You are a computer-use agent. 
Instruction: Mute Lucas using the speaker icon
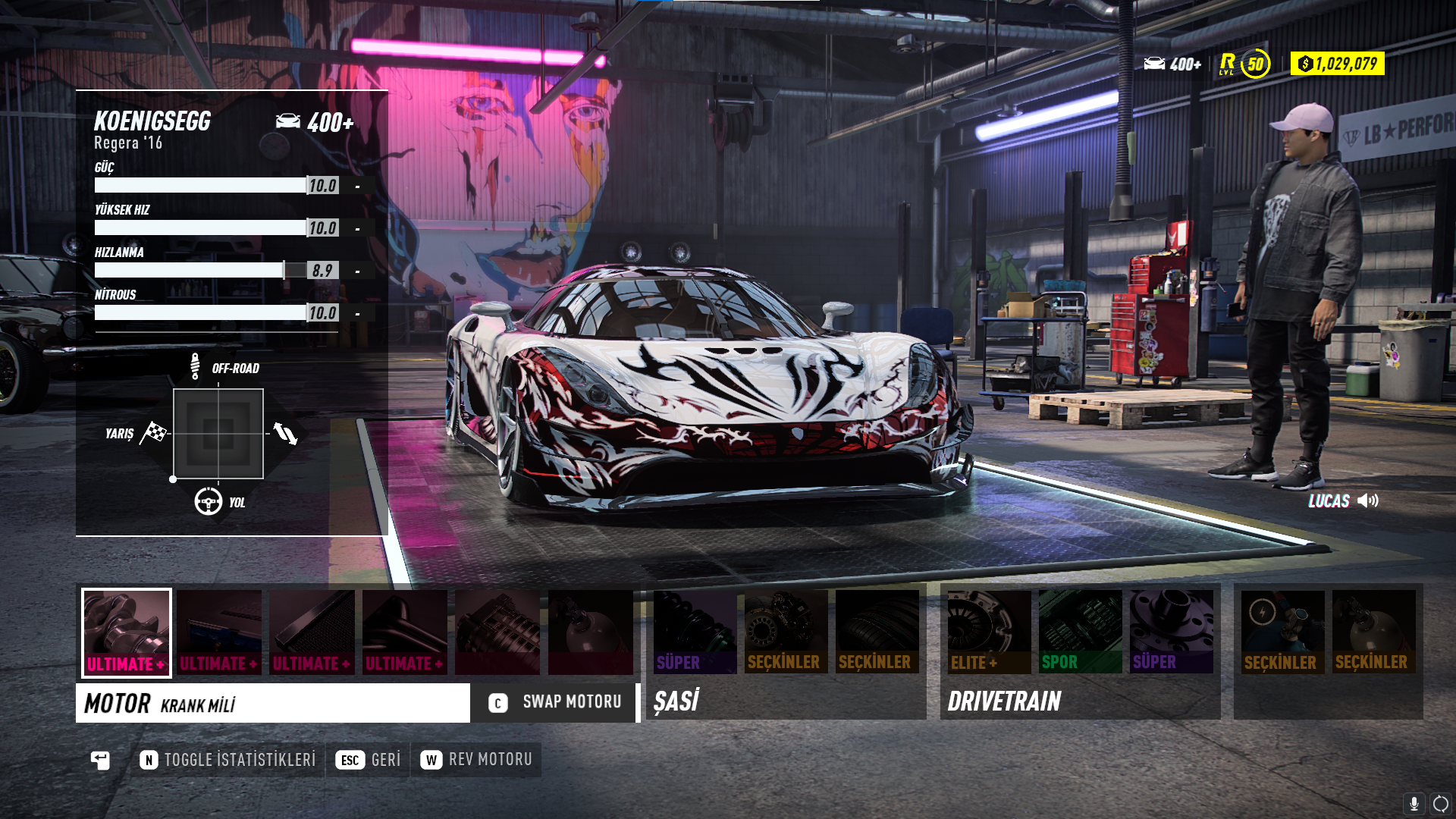[x=1368, y=500]
